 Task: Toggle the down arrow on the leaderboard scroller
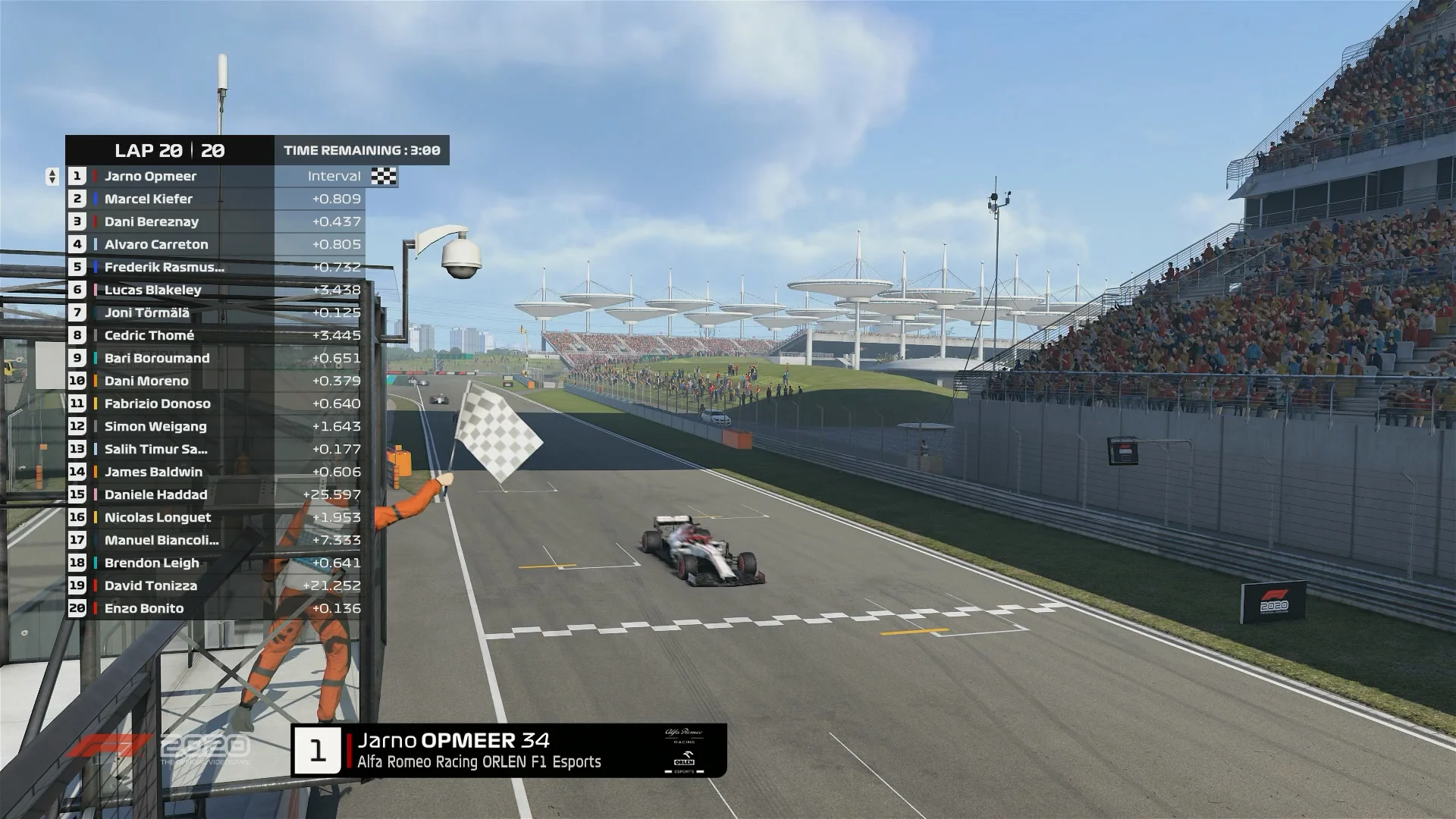(52, 181)
